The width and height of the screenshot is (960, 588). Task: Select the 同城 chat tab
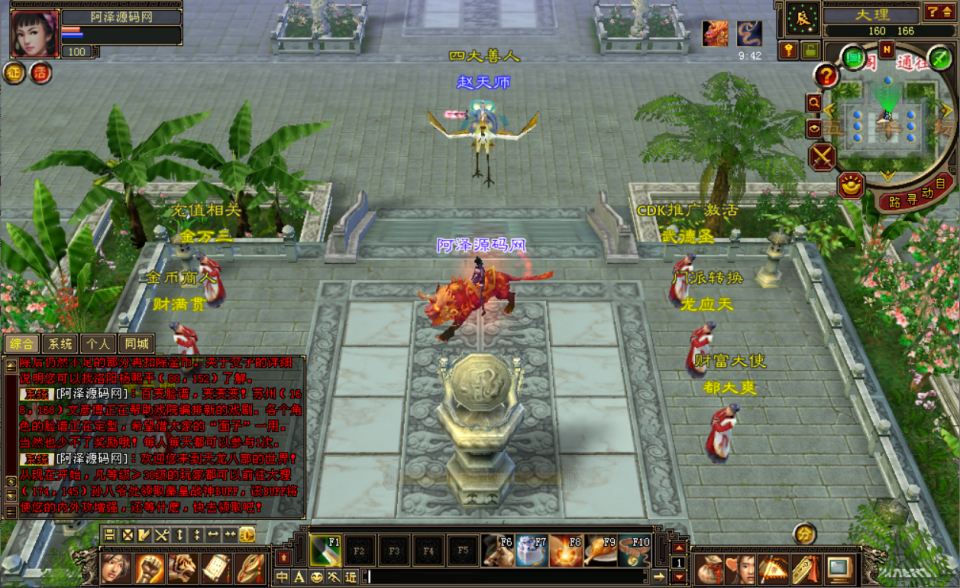[135, 343]
